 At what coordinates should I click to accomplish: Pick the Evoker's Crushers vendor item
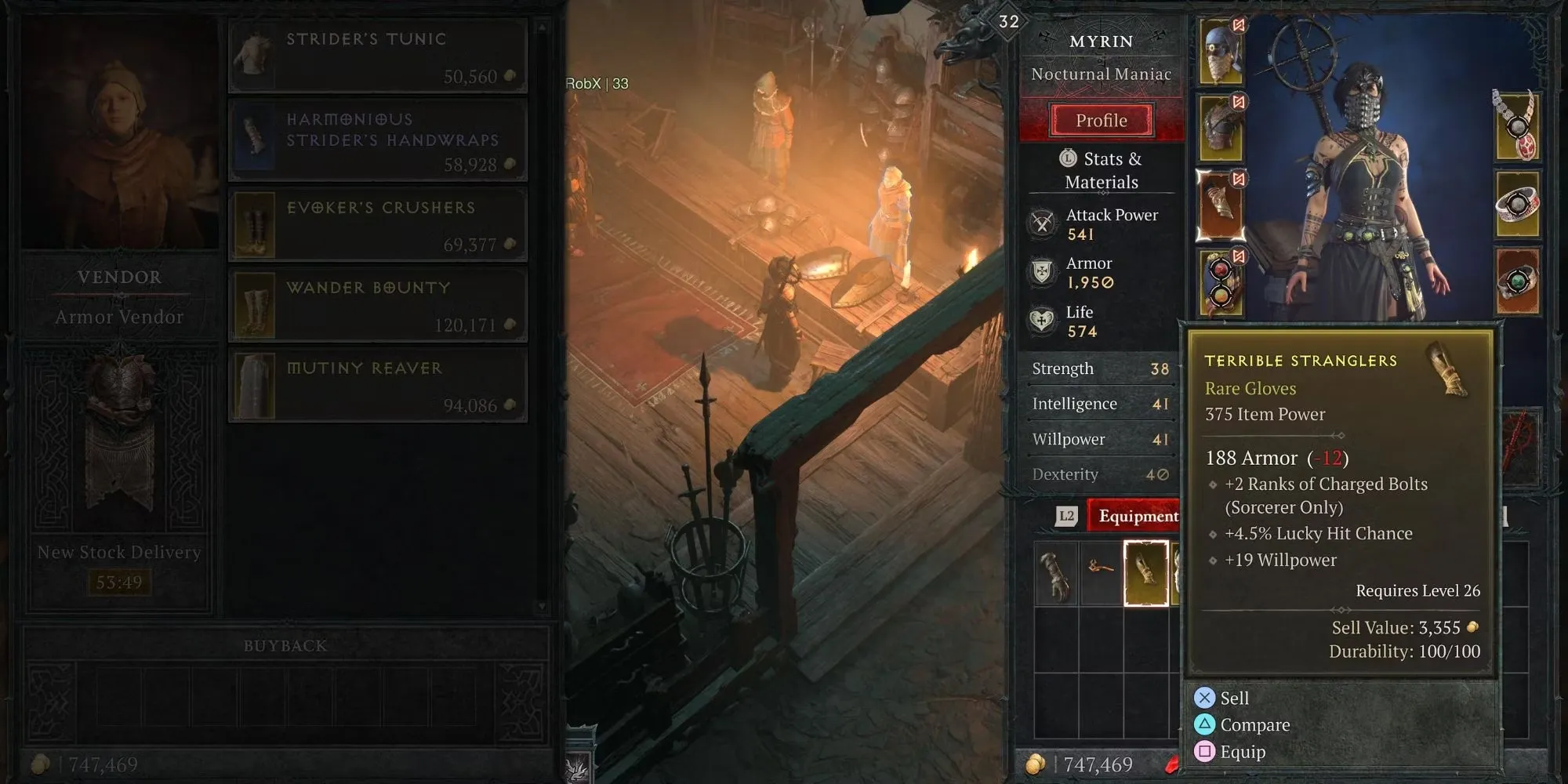click(378, 225)
